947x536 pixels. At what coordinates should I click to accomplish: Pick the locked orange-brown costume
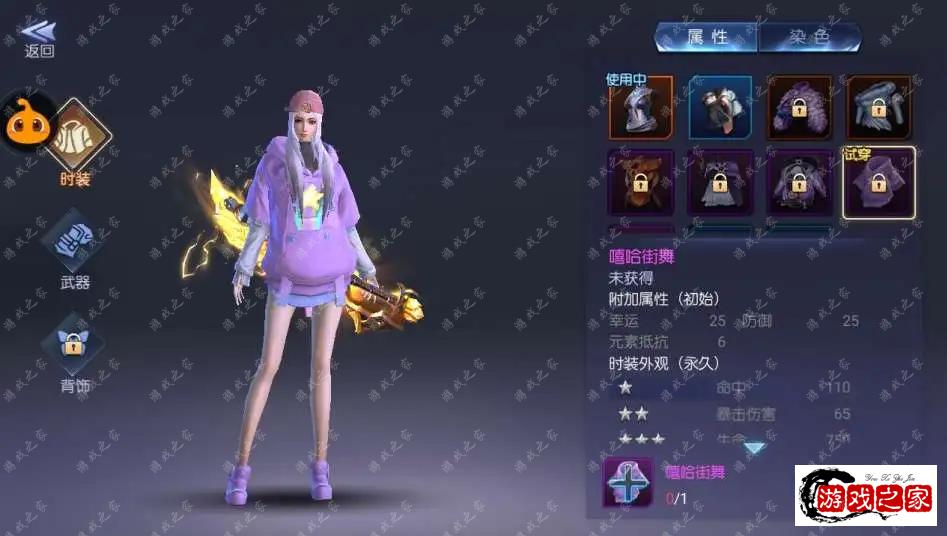click(640, 183)
